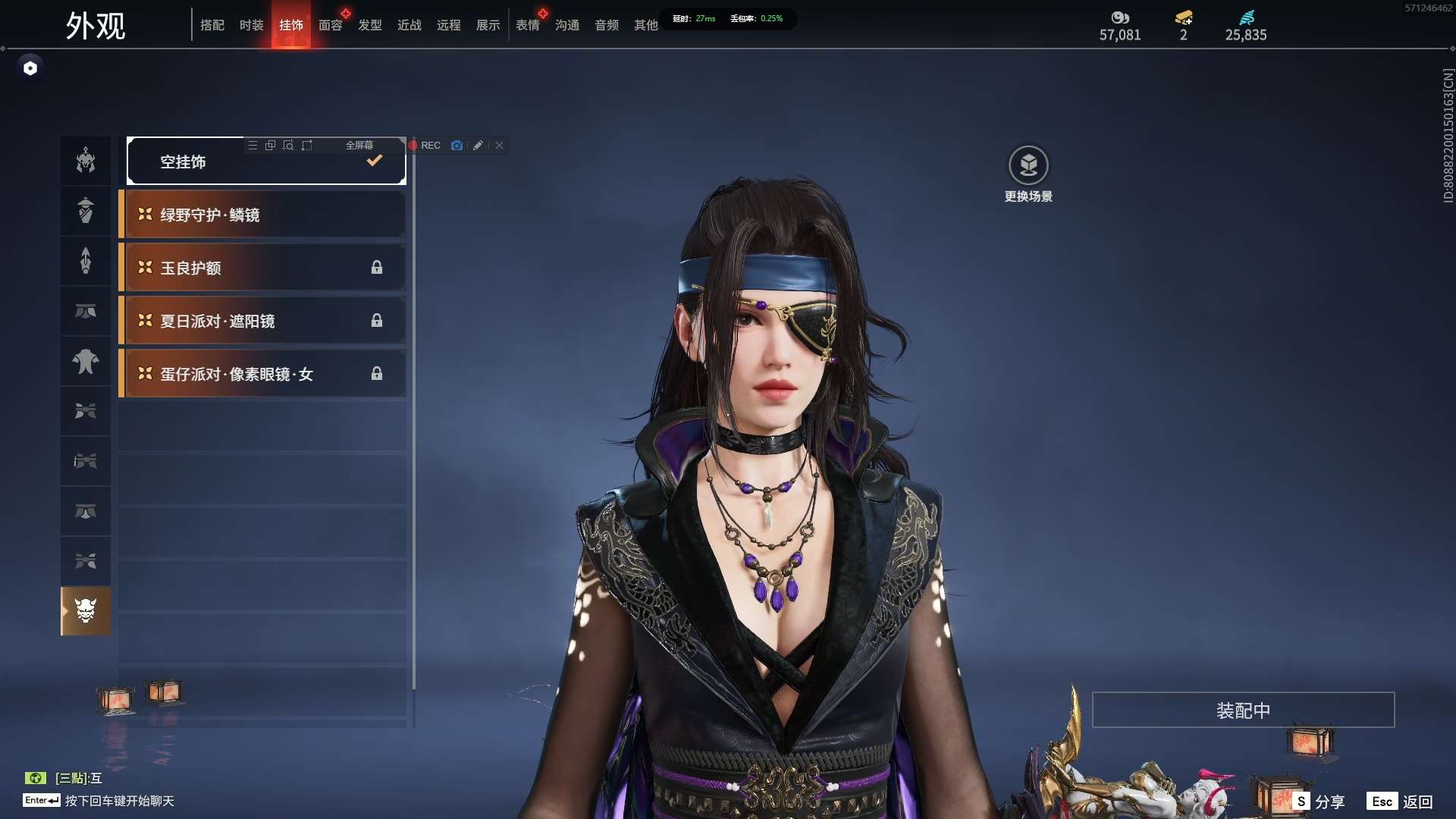Select the 面容 tab

(331, 25)
